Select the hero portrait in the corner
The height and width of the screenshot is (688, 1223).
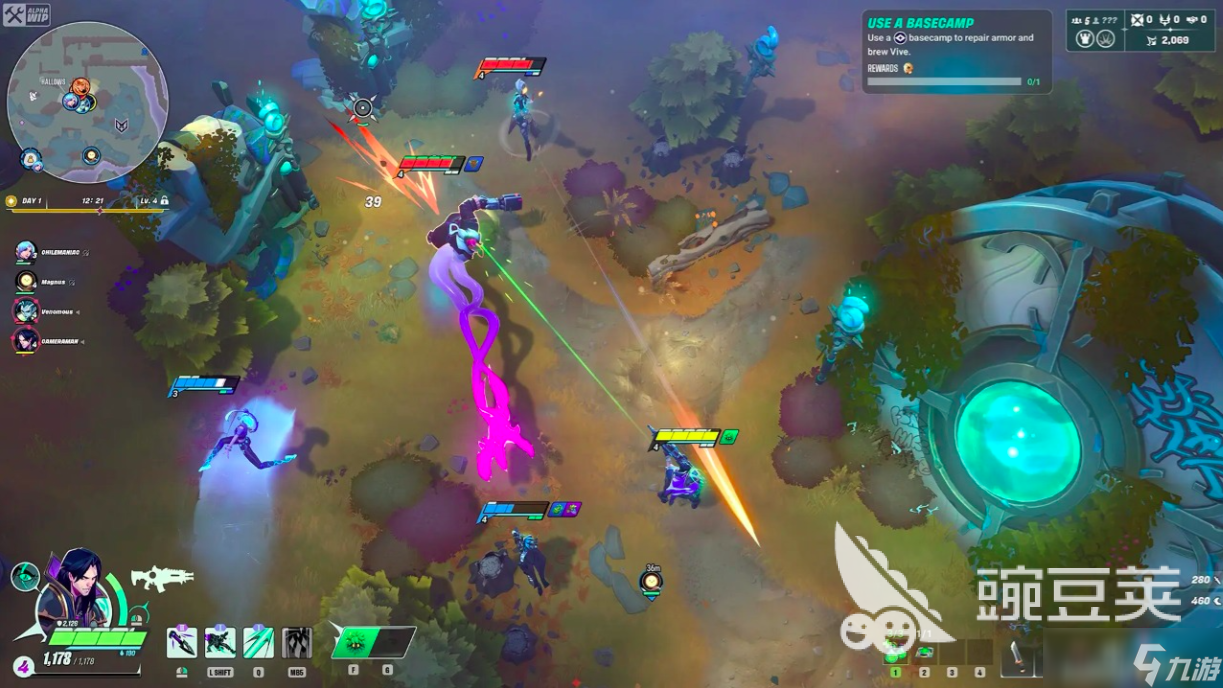pyautogui.click(x=75, y=590)
